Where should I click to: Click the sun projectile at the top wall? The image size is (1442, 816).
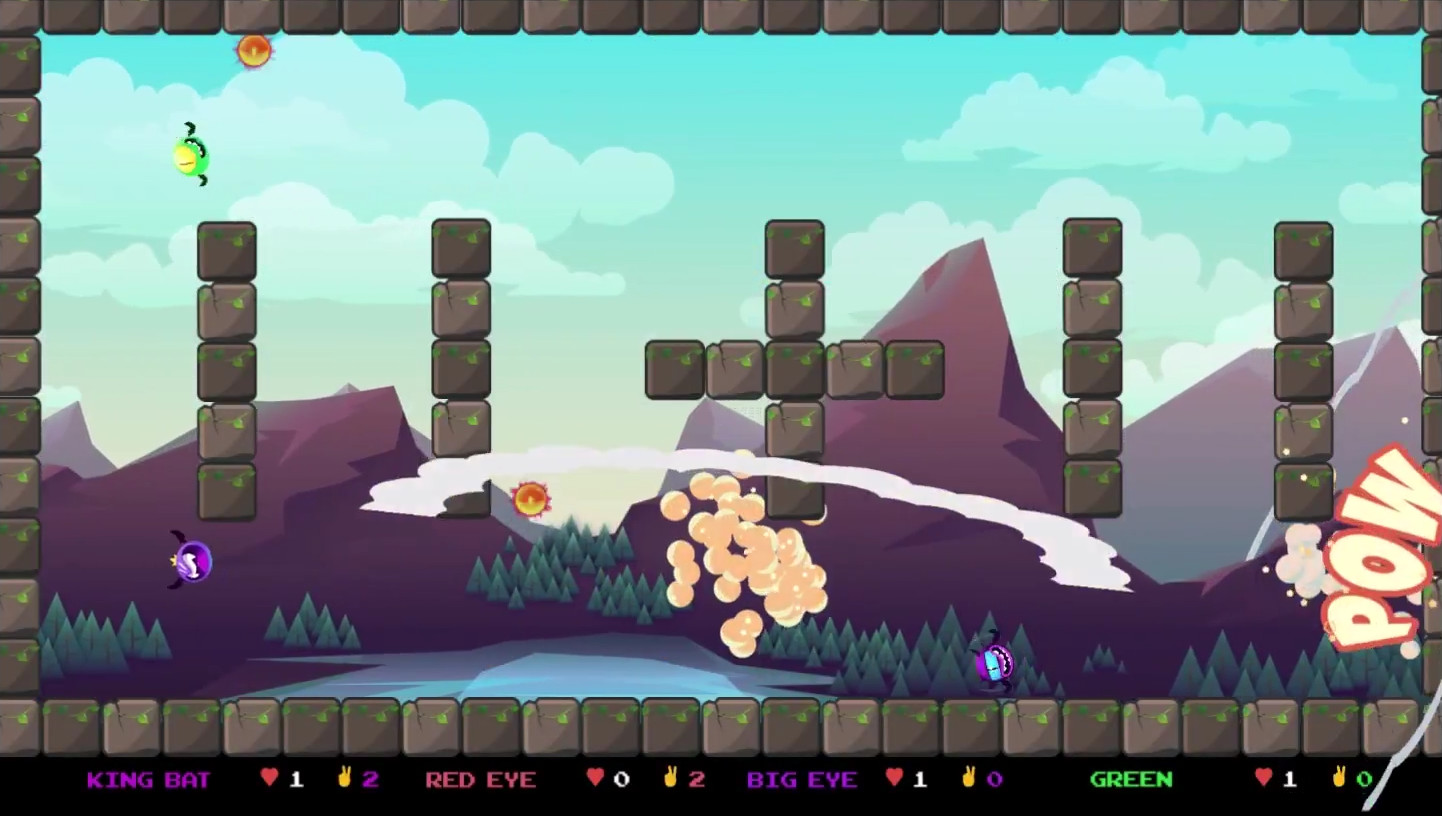252,52
